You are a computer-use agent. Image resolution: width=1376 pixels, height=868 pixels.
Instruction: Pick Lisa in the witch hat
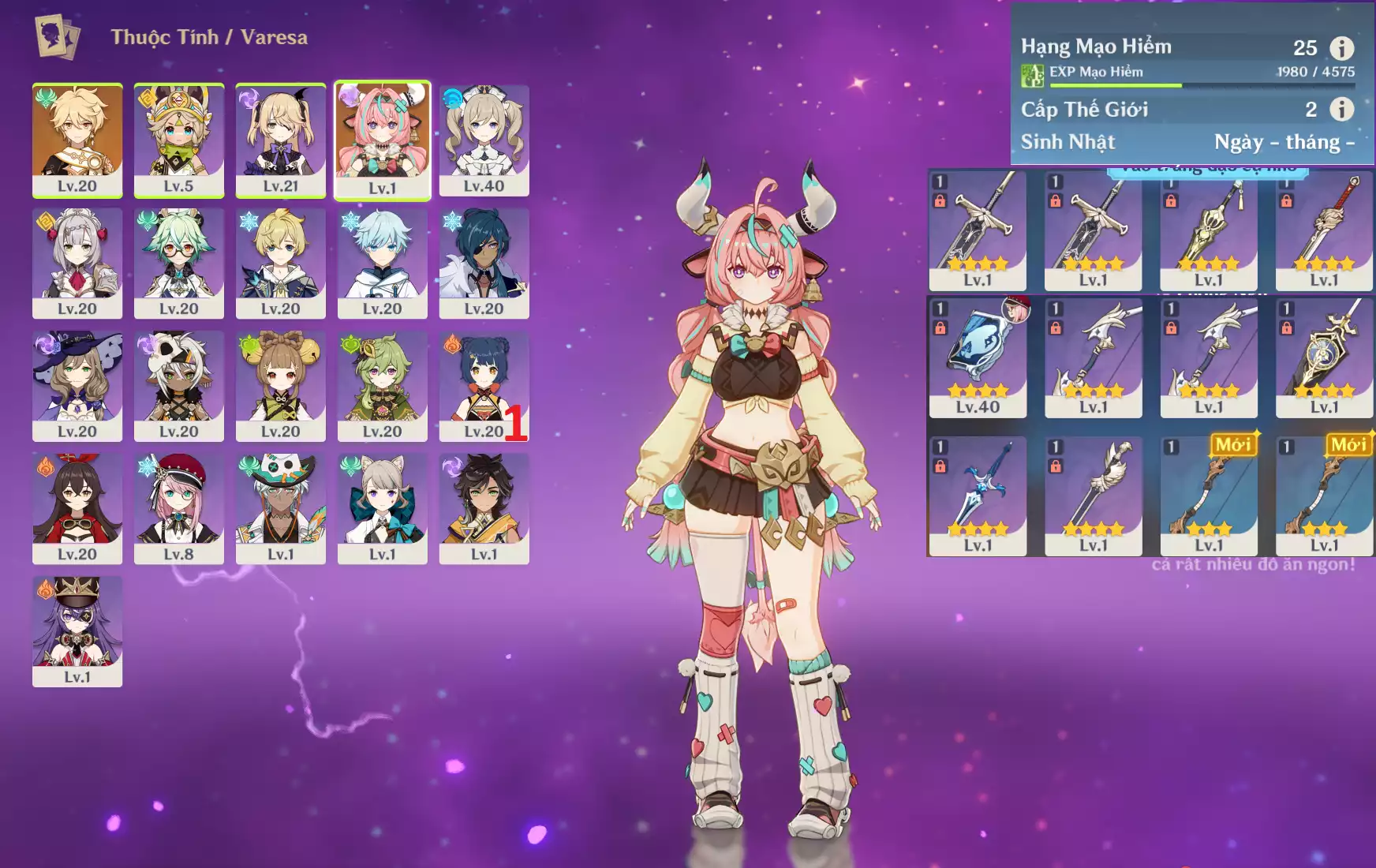77,385
